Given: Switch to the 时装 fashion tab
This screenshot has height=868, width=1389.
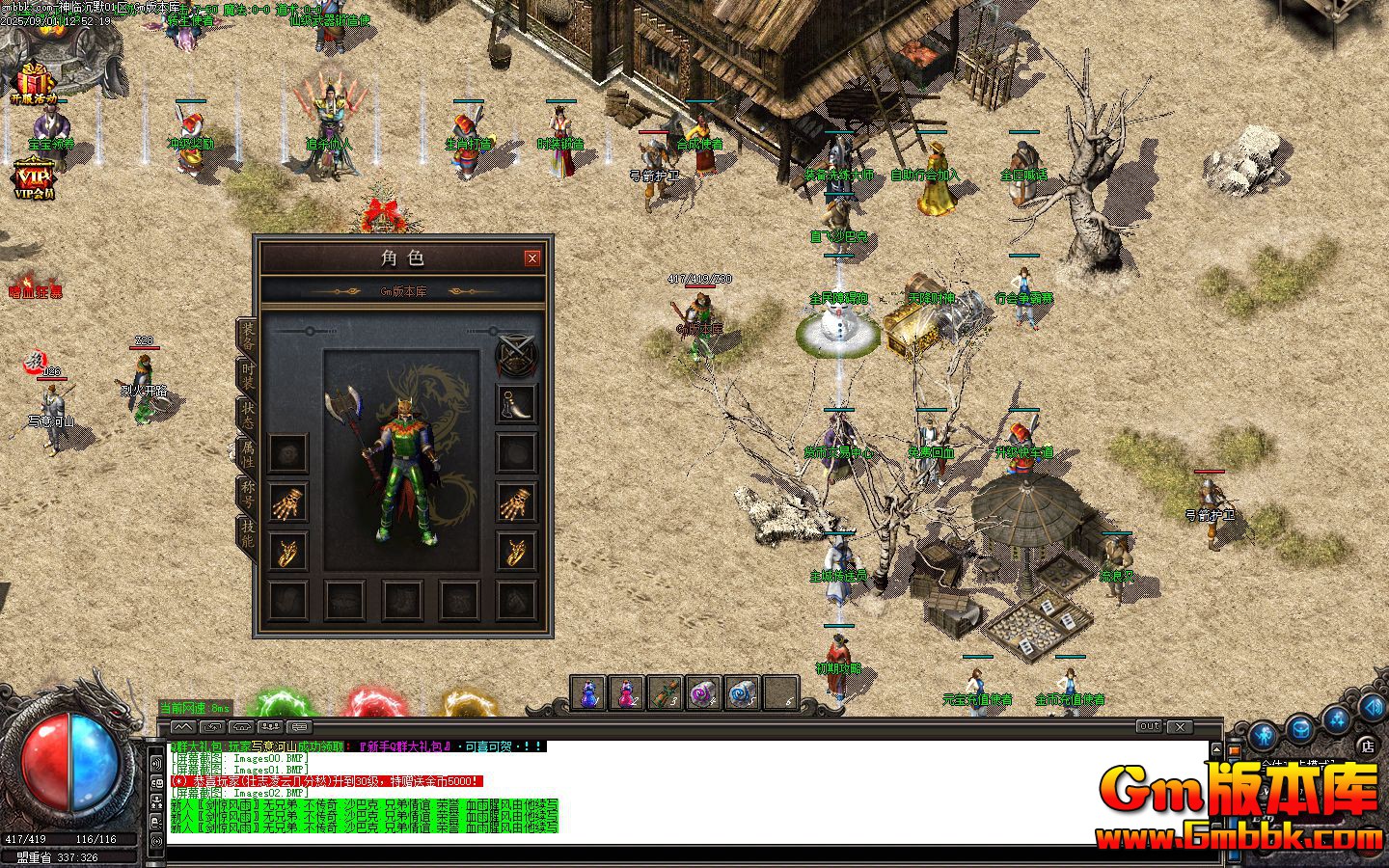Looking at the screenshot, I should tap(248, 375).
